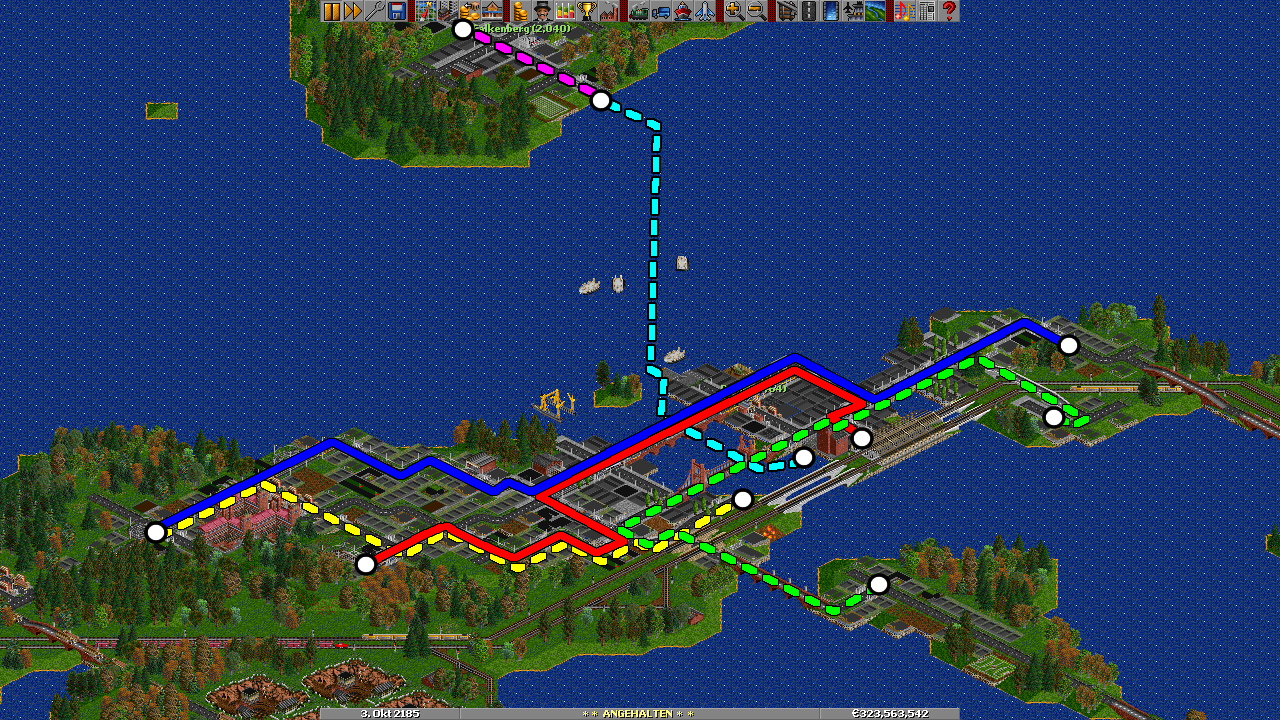Viewport: 1280px width, 720px height.
Task: Open help via the red question mark
Action: click(949, 11)
